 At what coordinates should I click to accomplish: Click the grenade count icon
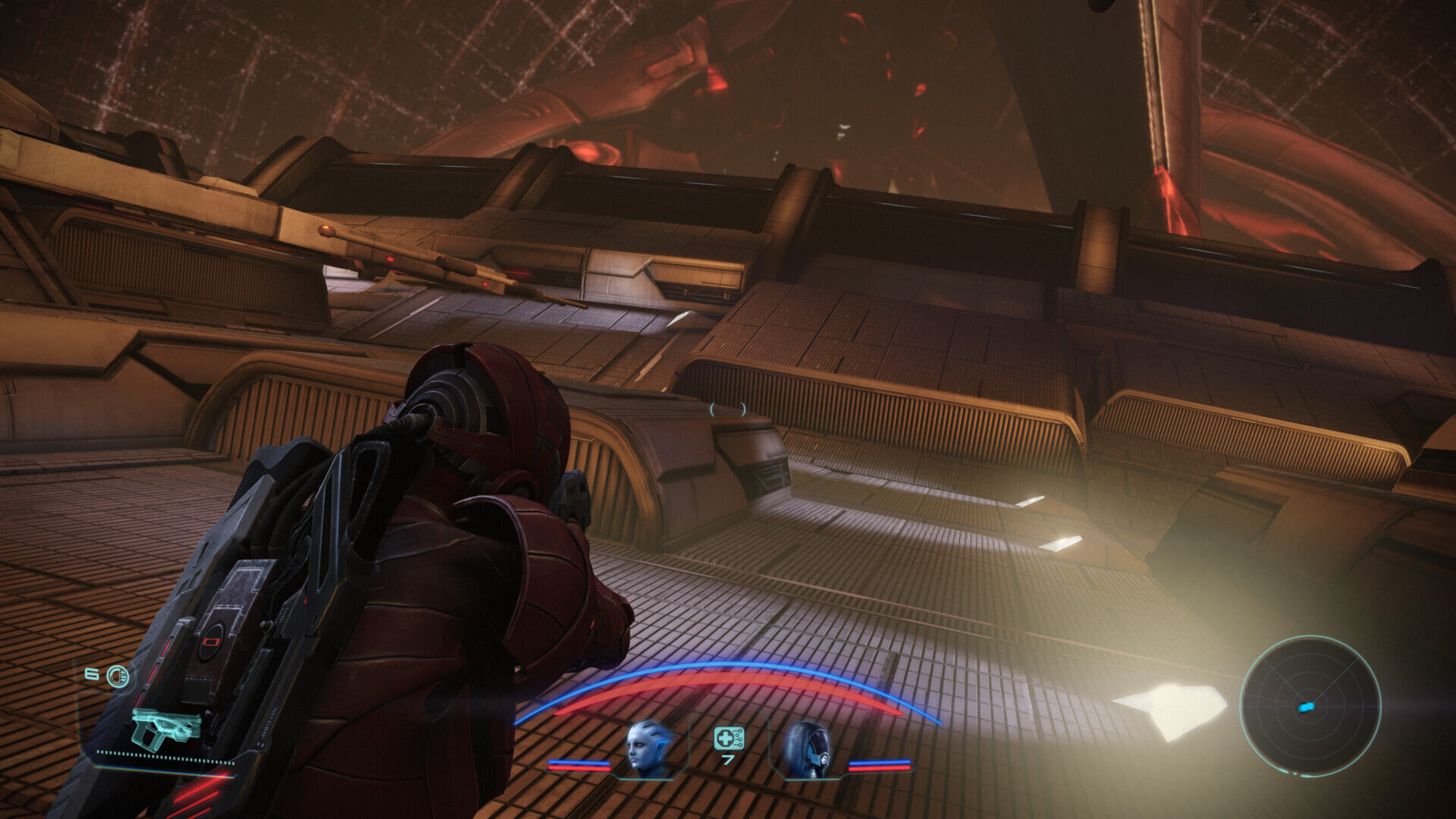coord(118,676)
